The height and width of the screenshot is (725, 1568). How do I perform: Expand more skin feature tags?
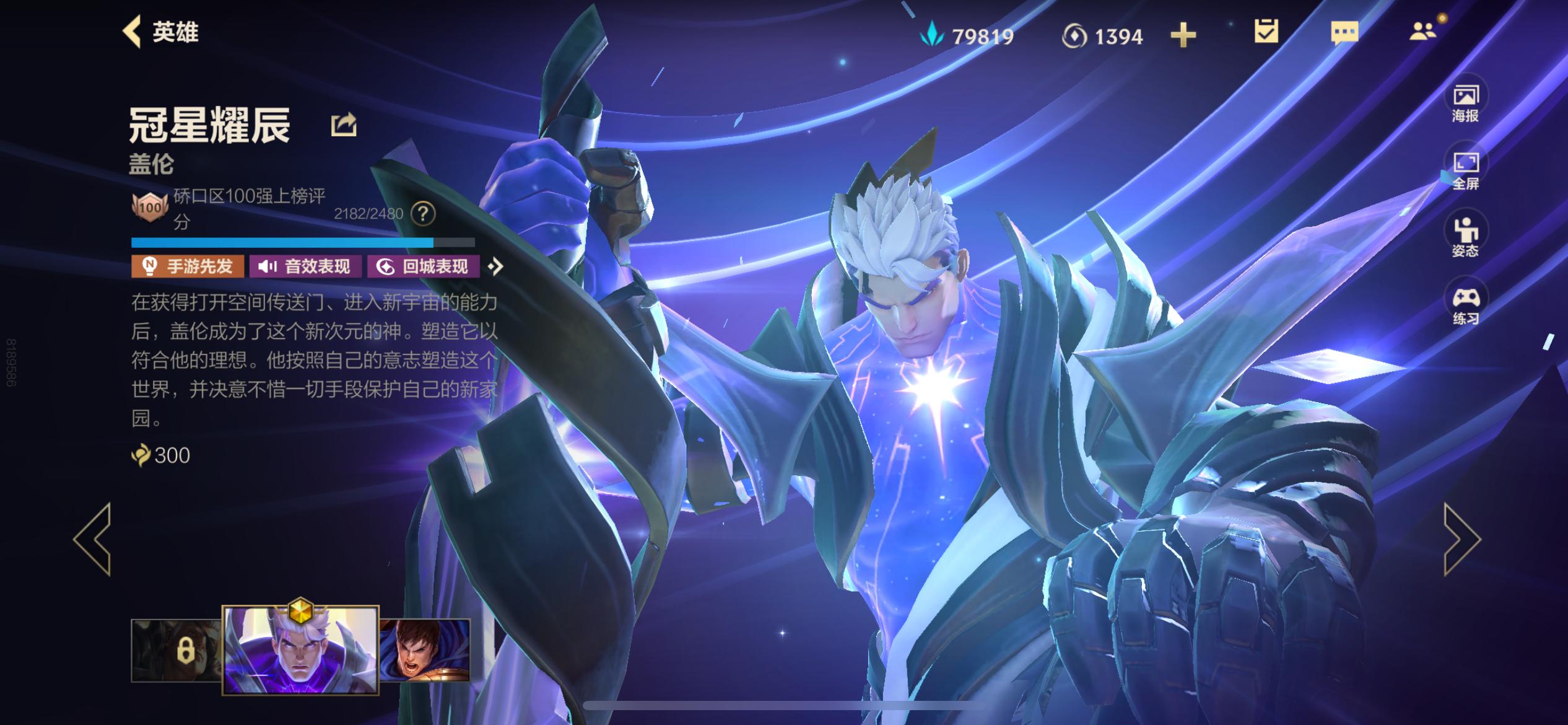click(x=495, y=267)
